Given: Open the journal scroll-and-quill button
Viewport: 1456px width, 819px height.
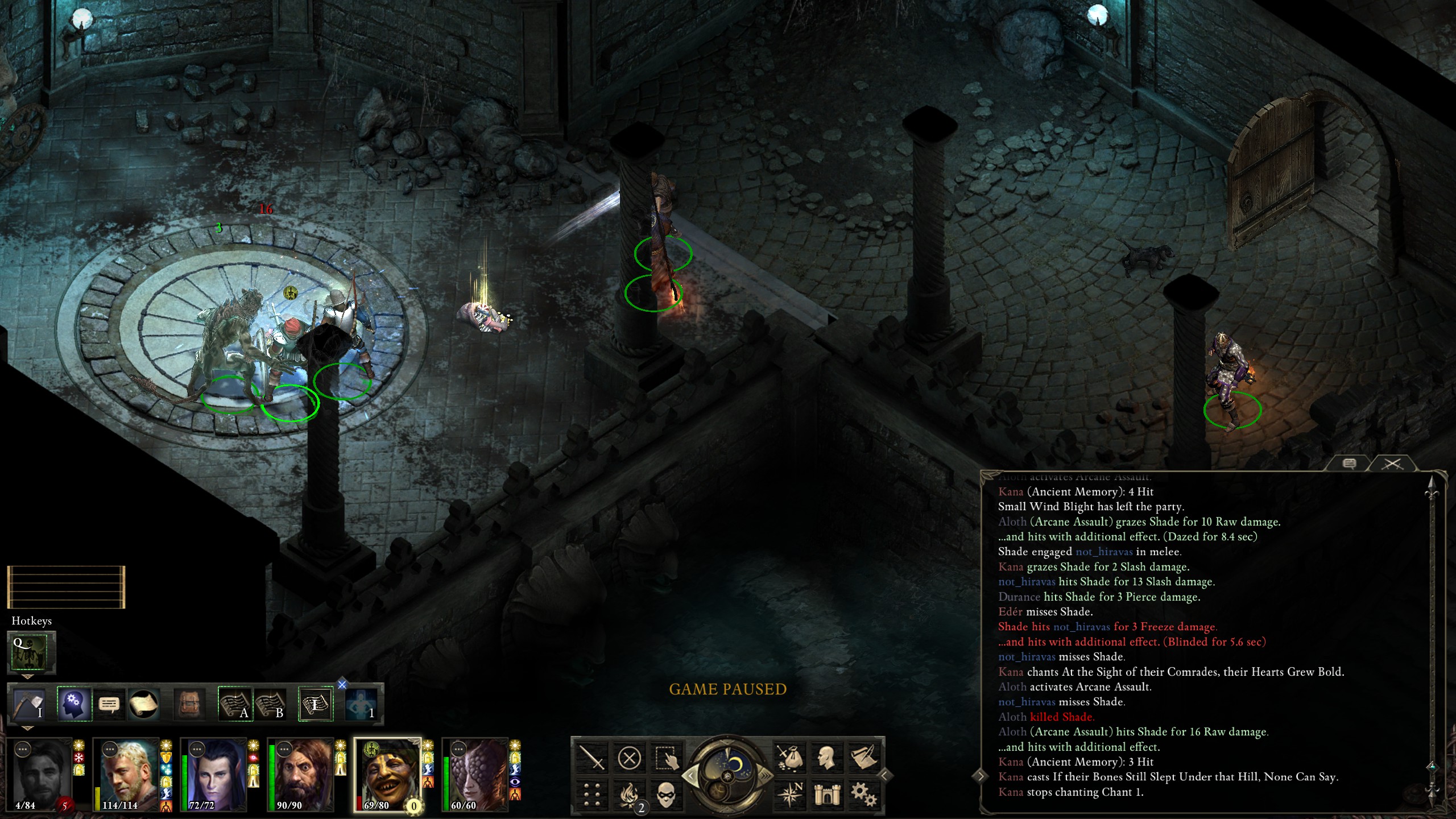Looking at the screenshot, I should tap(863, 758).
